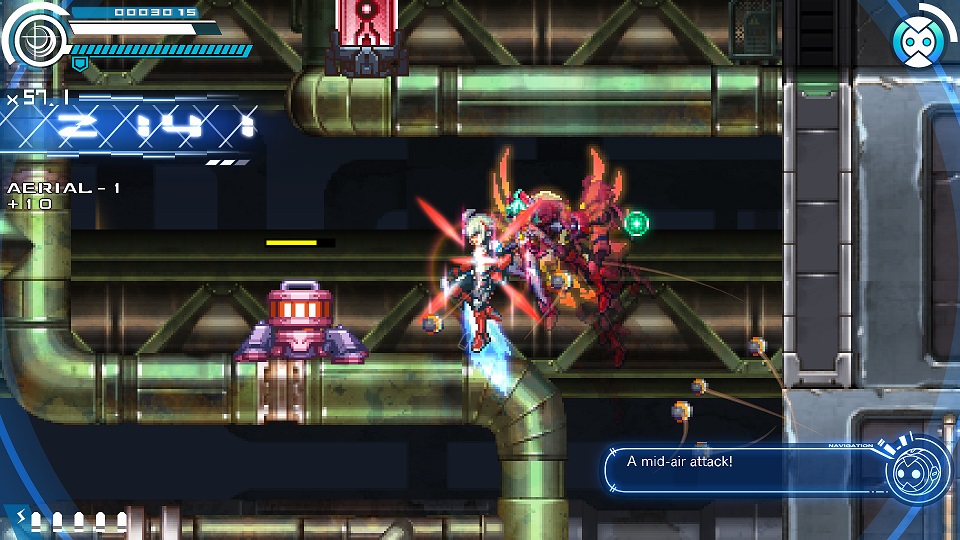Open the navigation robot portrait
This screenshot has width=960, height=540.
pos(915,470)
